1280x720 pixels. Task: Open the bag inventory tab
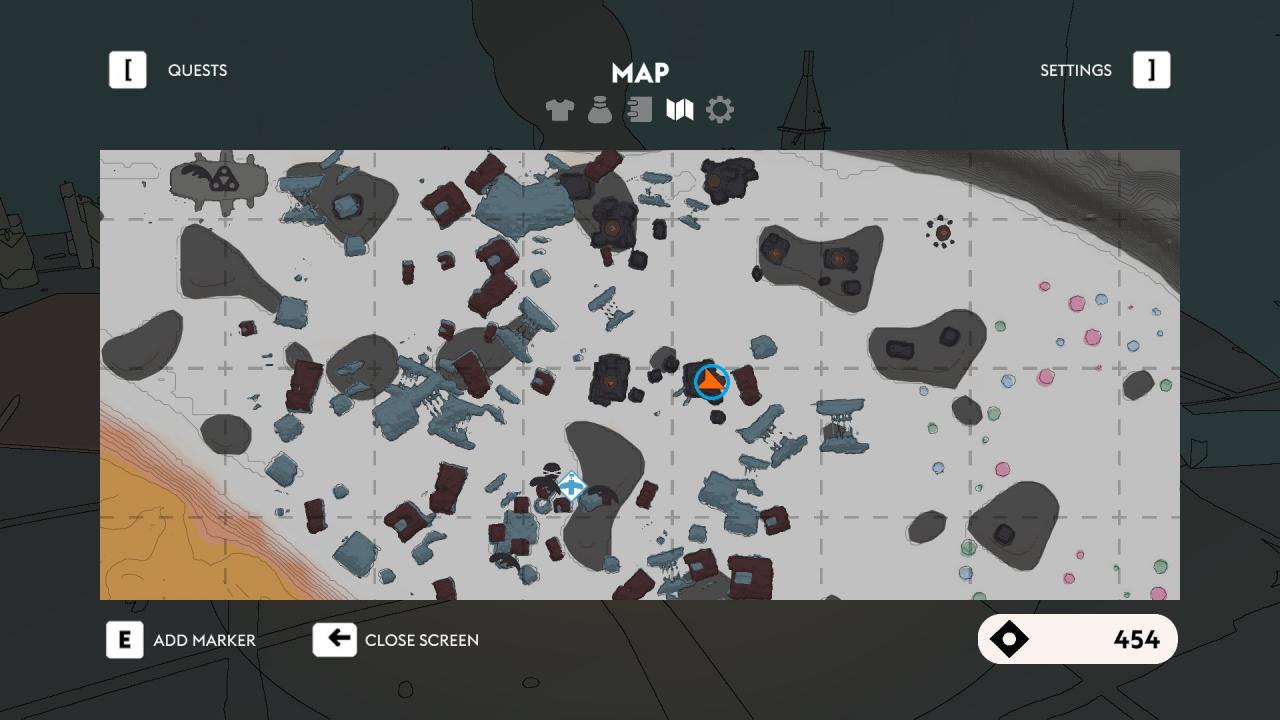(x=600, y=110)
